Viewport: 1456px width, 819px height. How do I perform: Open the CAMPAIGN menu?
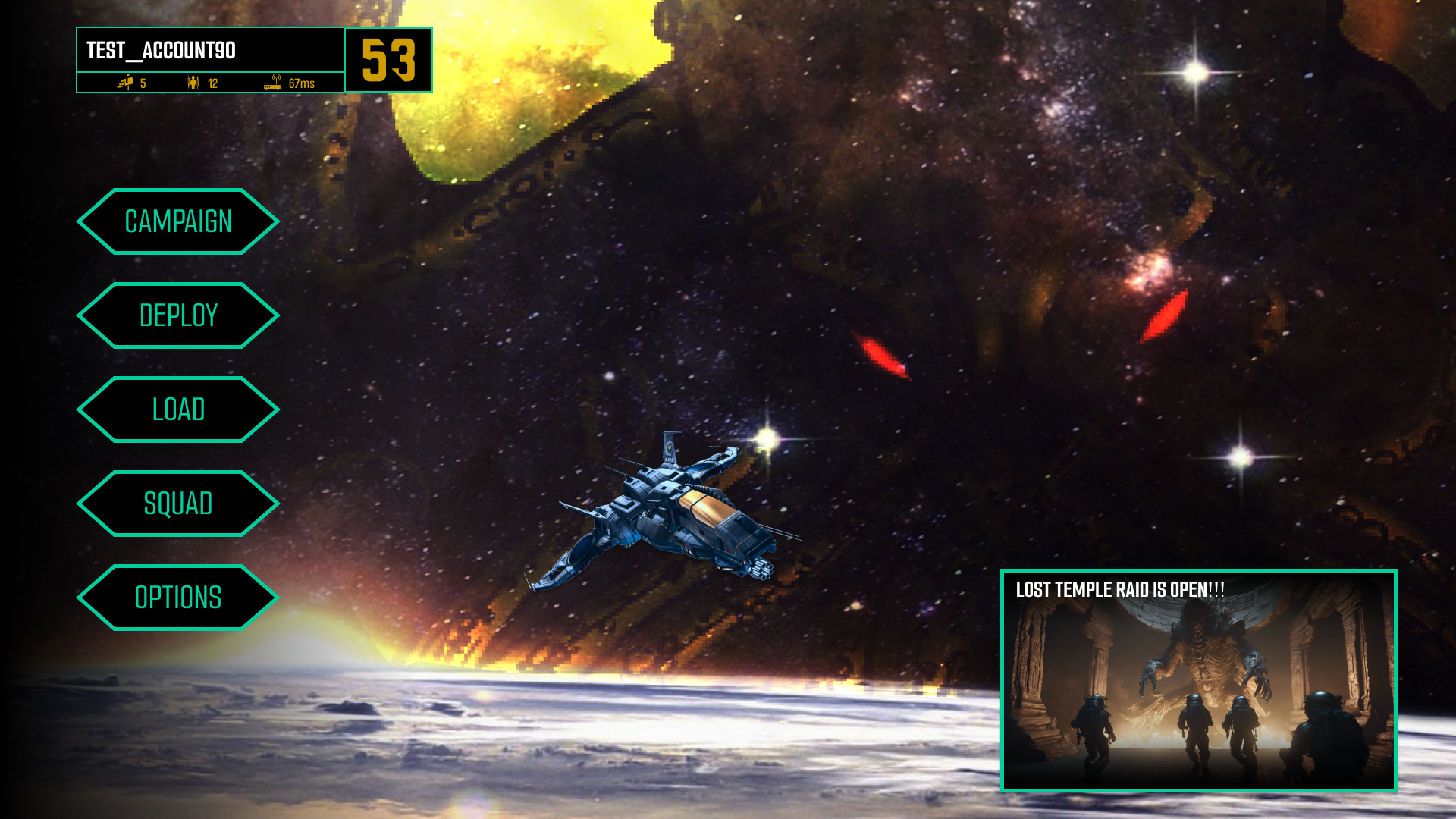(178, 221)
